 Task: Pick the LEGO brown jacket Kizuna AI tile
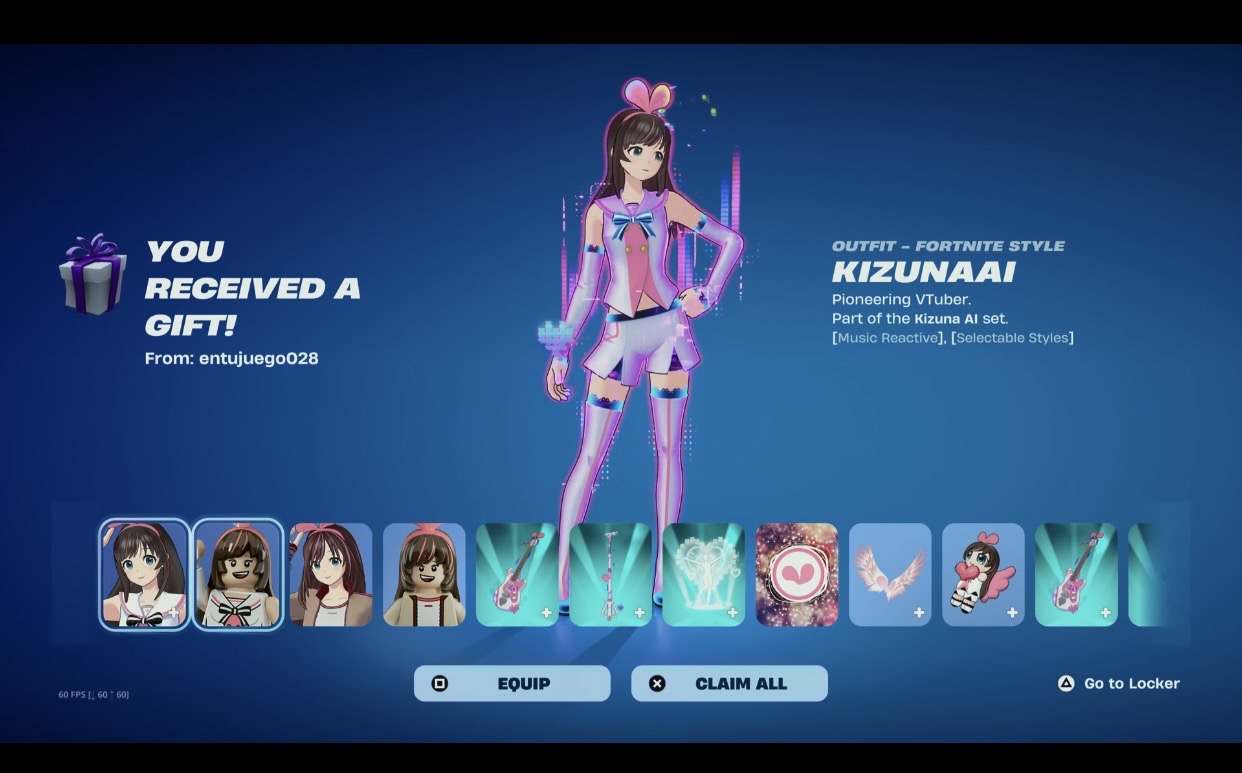point(424,574)
